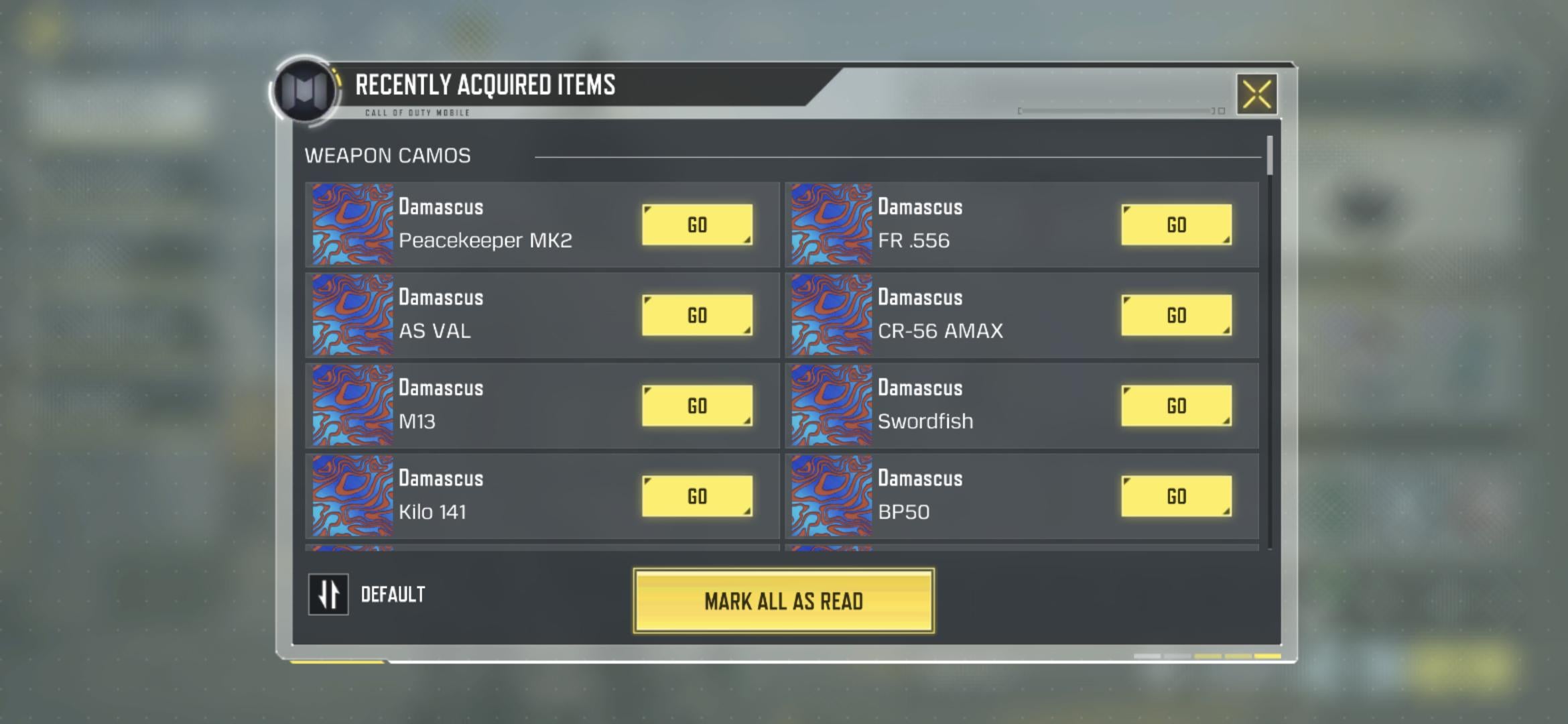This screenshot has width=1568, height=724.
Task: Select the AS VAL Damascus camo thumbnail
Action: [352, 315]
